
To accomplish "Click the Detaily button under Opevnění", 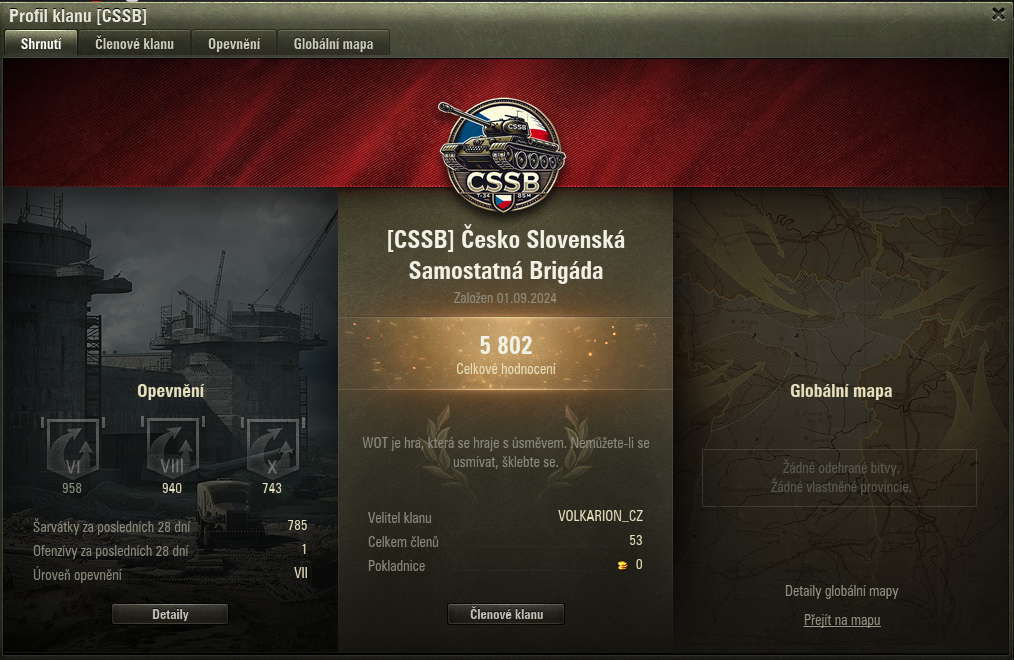I will point(170,614).
